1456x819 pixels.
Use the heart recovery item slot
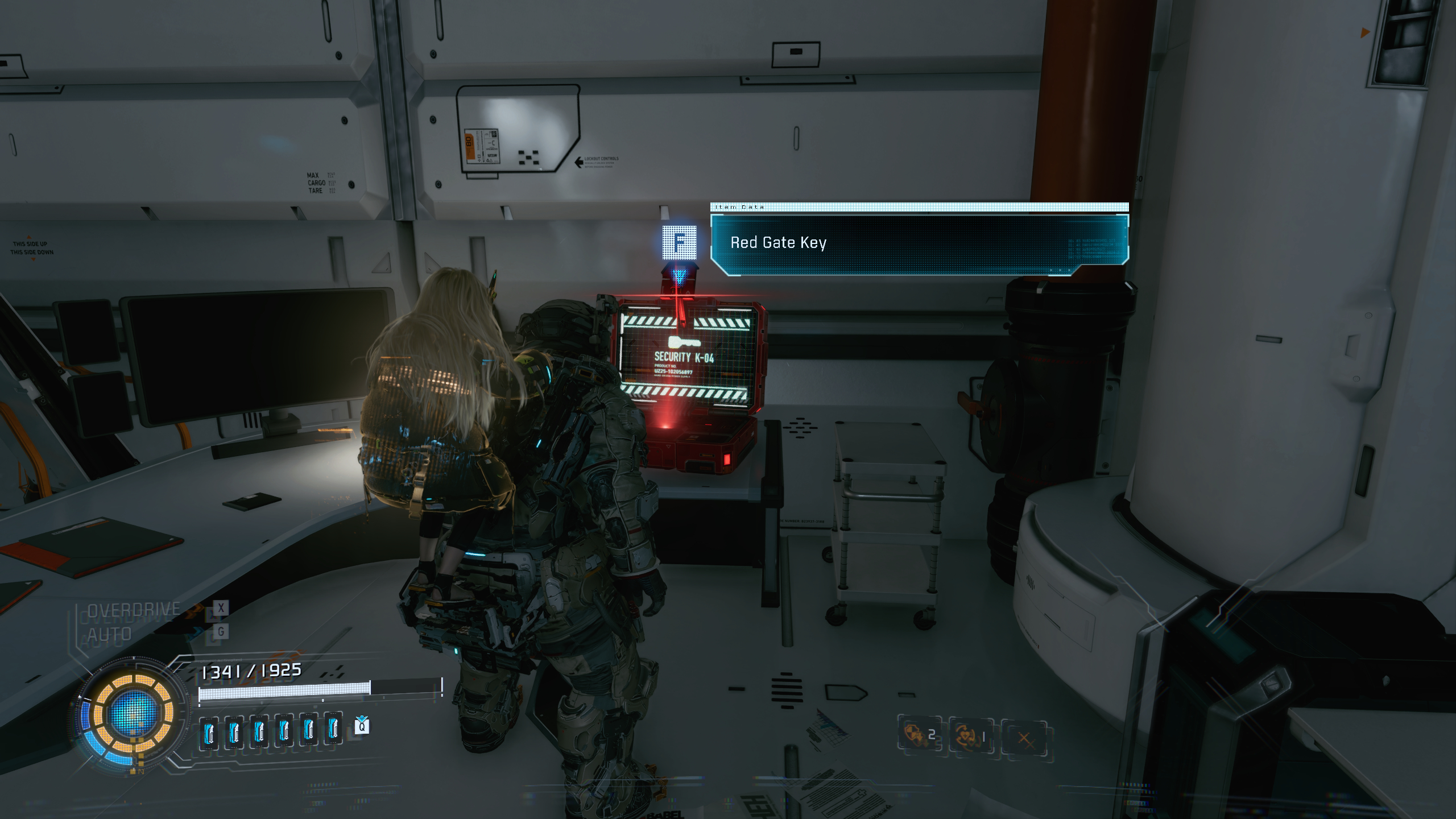pos(970,737)
